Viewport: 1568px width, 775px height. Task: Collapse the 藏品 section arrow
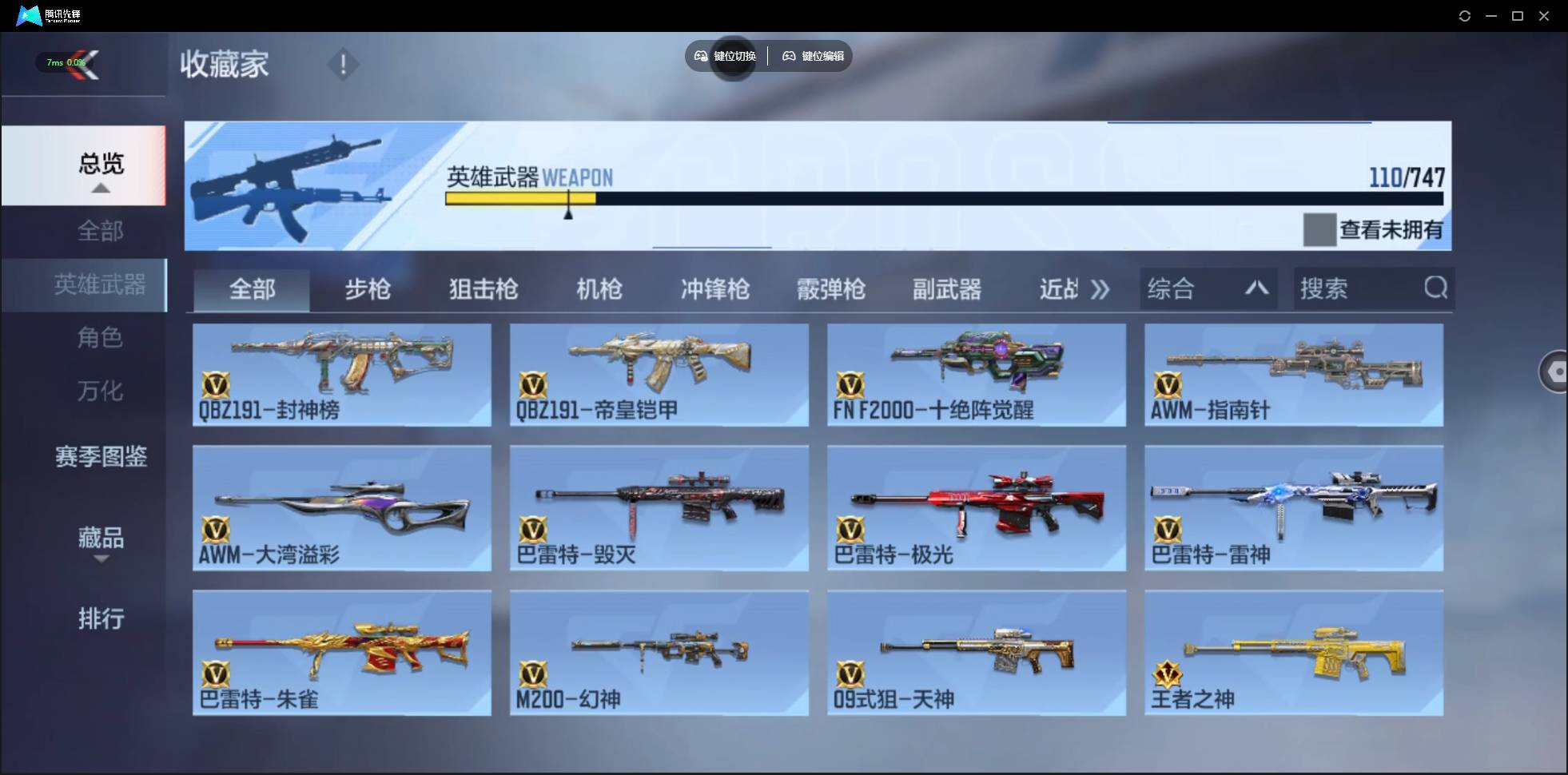point(100,559)
